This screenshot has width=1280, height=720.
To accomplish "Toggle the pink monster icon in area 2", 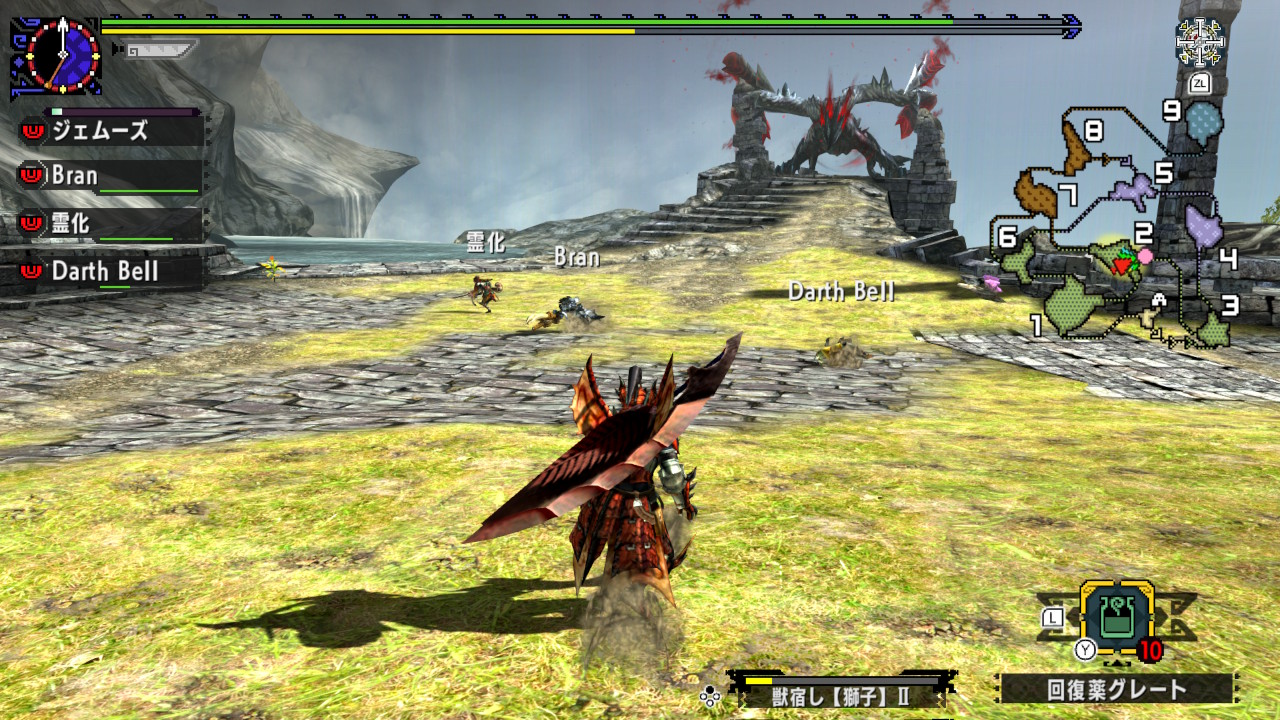I will point(1144,256).
